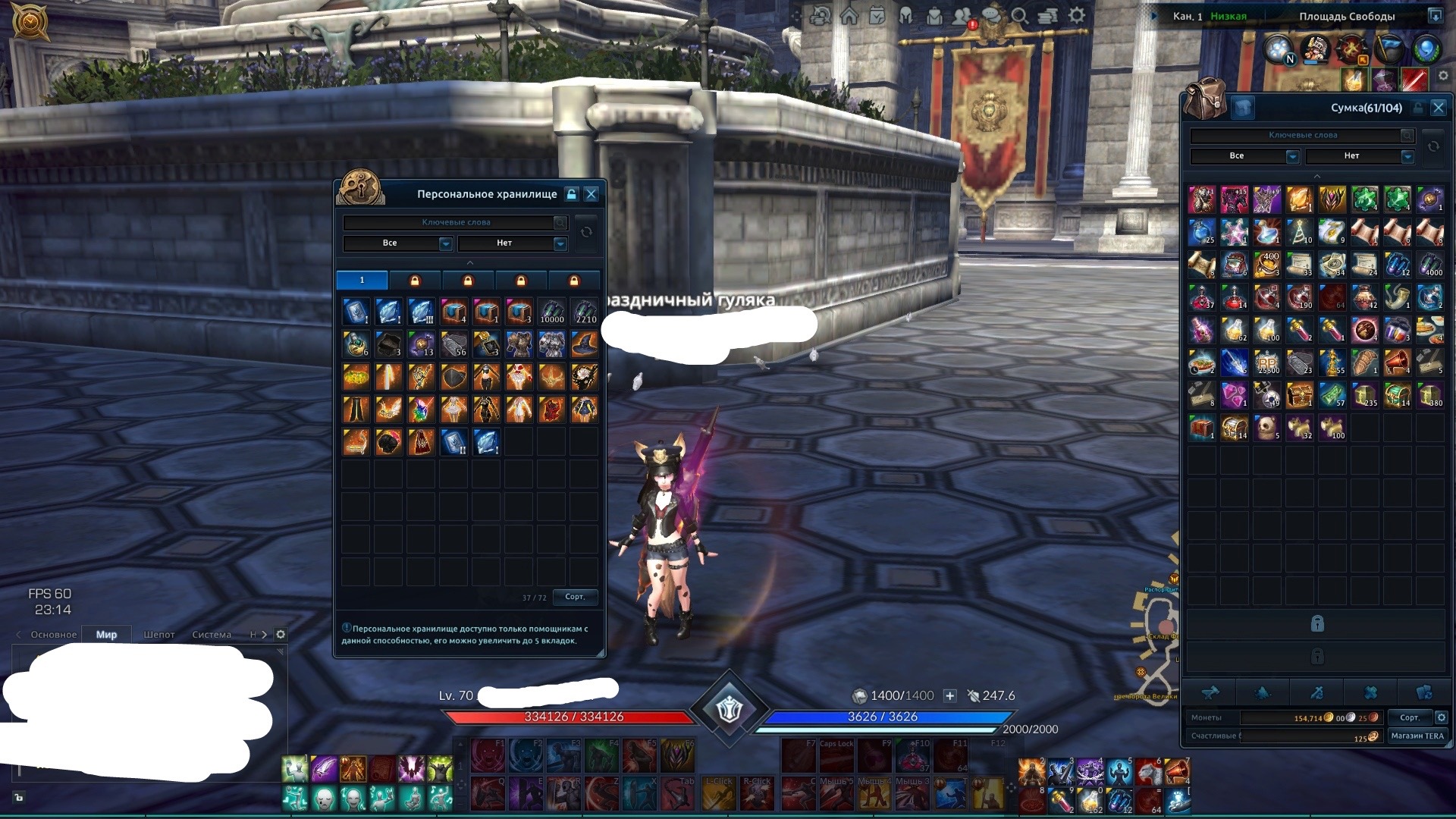Screen dimensions: 1456x819
Task: Refresh the bag filter with circular arrows button
Action: (x=1433, y=146)
